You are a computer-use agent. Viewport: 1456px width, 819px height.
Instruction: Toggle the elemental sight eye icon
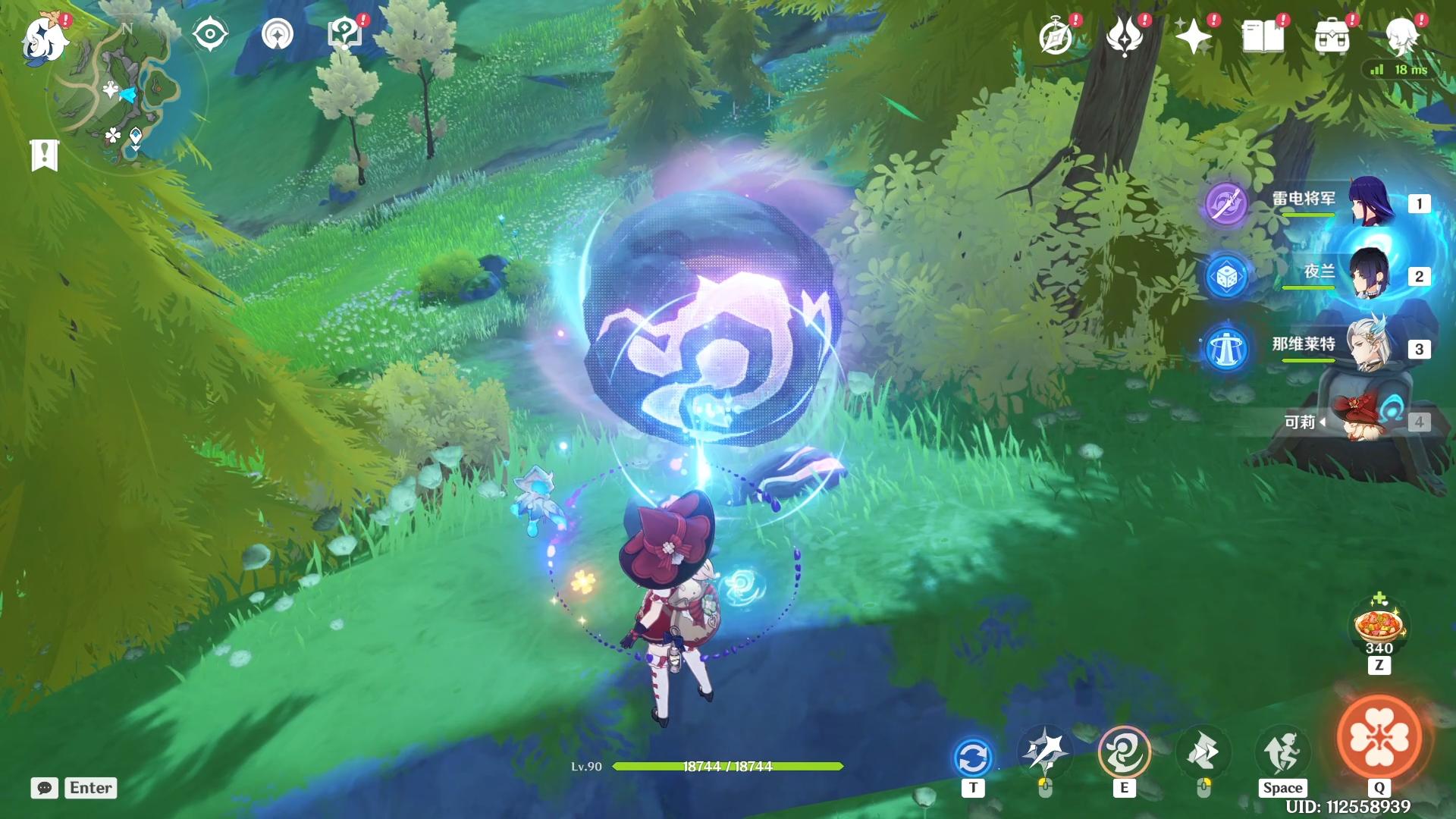click(210, 34)
